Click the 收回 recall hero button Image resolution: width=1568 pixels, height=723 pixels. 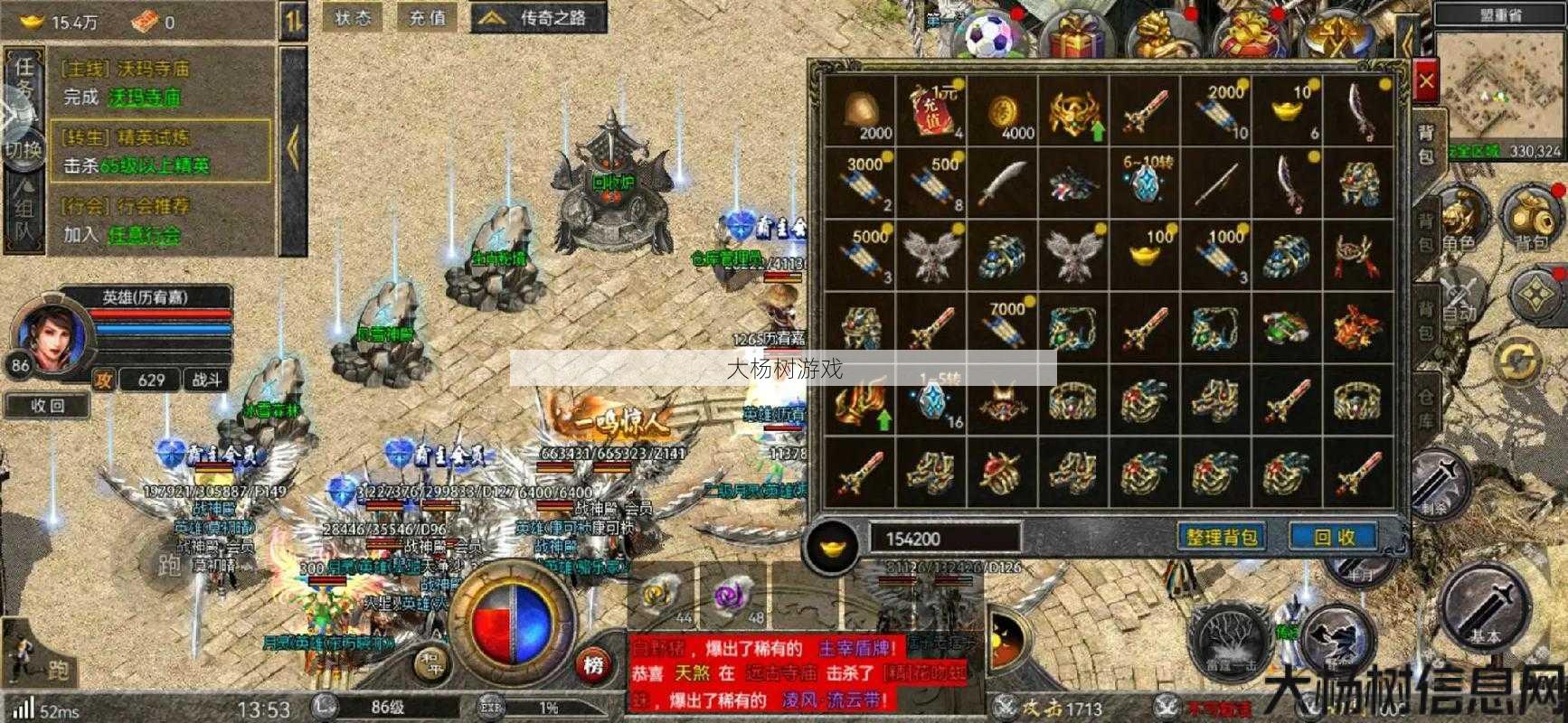48,406
